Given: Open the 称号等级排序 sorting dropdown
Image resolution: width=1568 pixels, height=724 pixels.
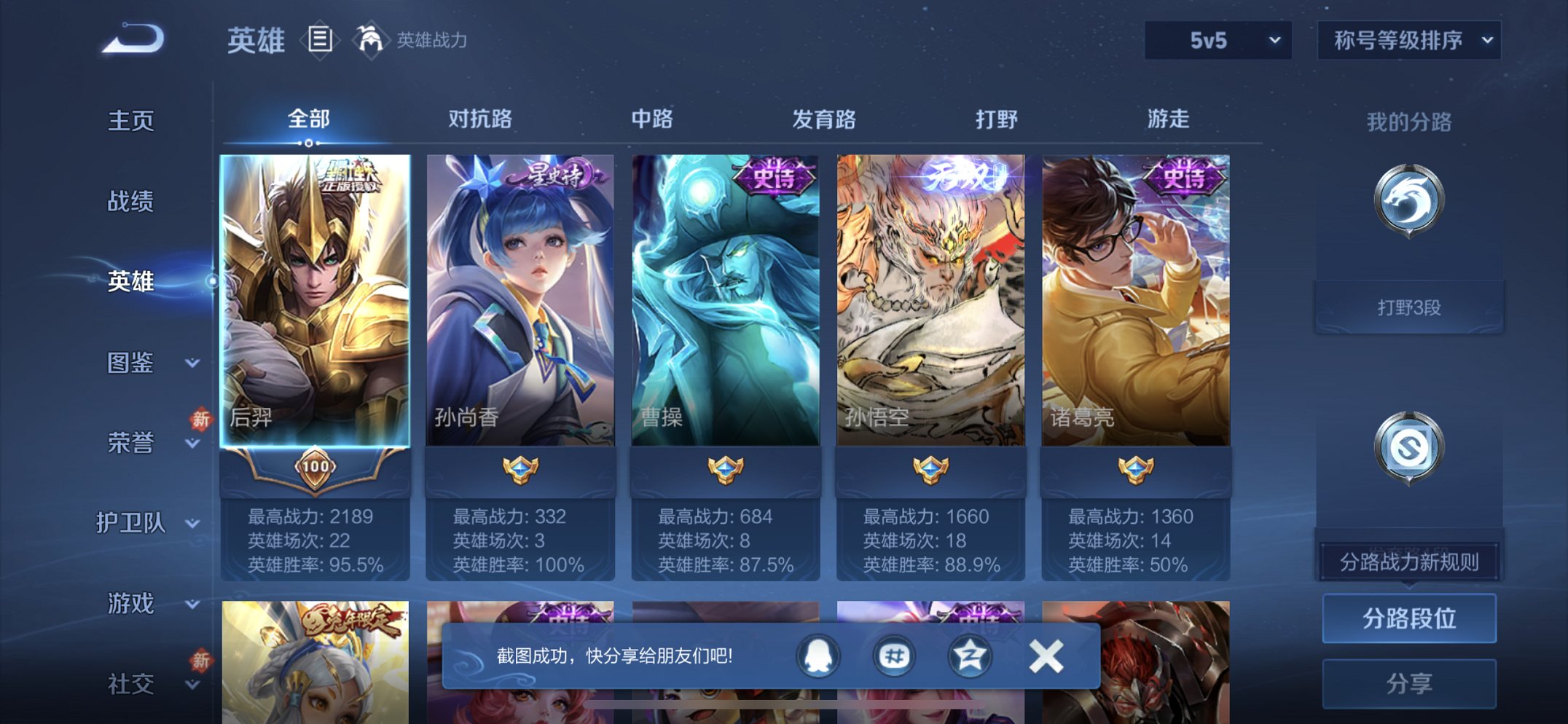Looking at the screenshot, I should coord(1409,42).
